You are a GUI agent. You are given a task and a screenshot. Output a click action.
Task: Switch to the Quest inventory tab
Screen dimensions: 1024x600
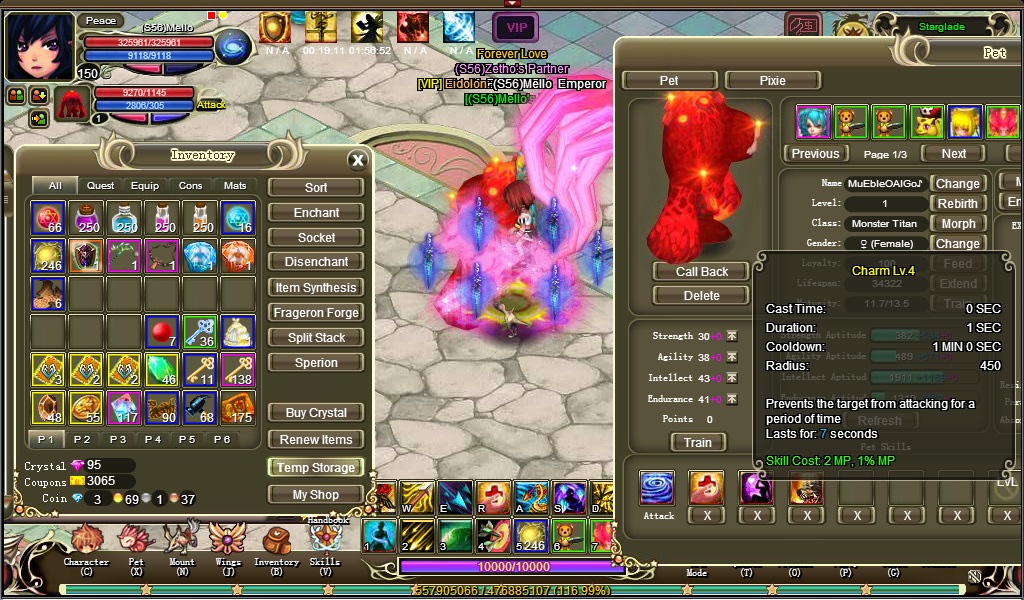(100, 186)
